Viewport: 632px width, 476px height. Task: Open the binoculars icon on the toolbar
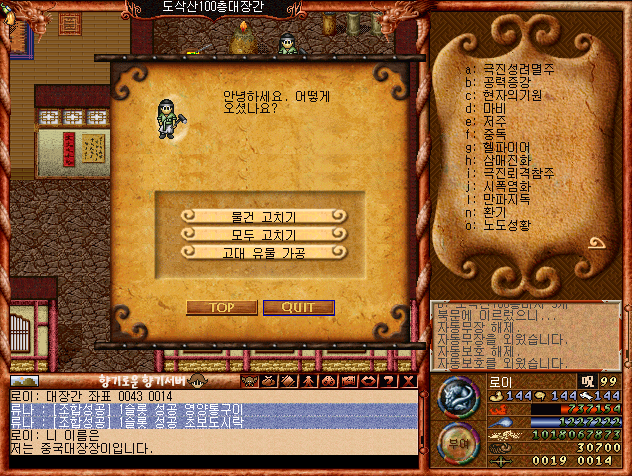click(327, 381)
